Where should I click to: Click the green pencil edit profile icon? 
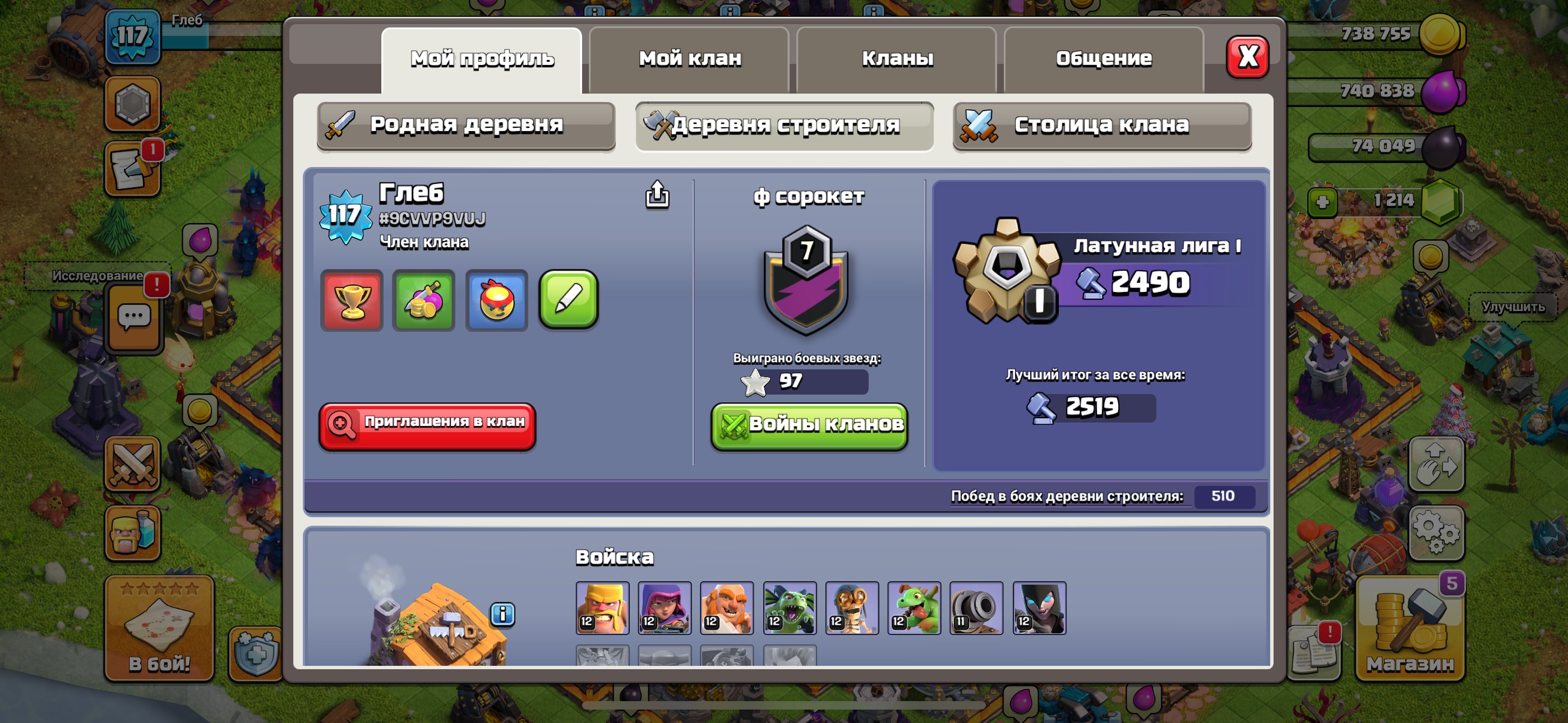click(569, 300)
